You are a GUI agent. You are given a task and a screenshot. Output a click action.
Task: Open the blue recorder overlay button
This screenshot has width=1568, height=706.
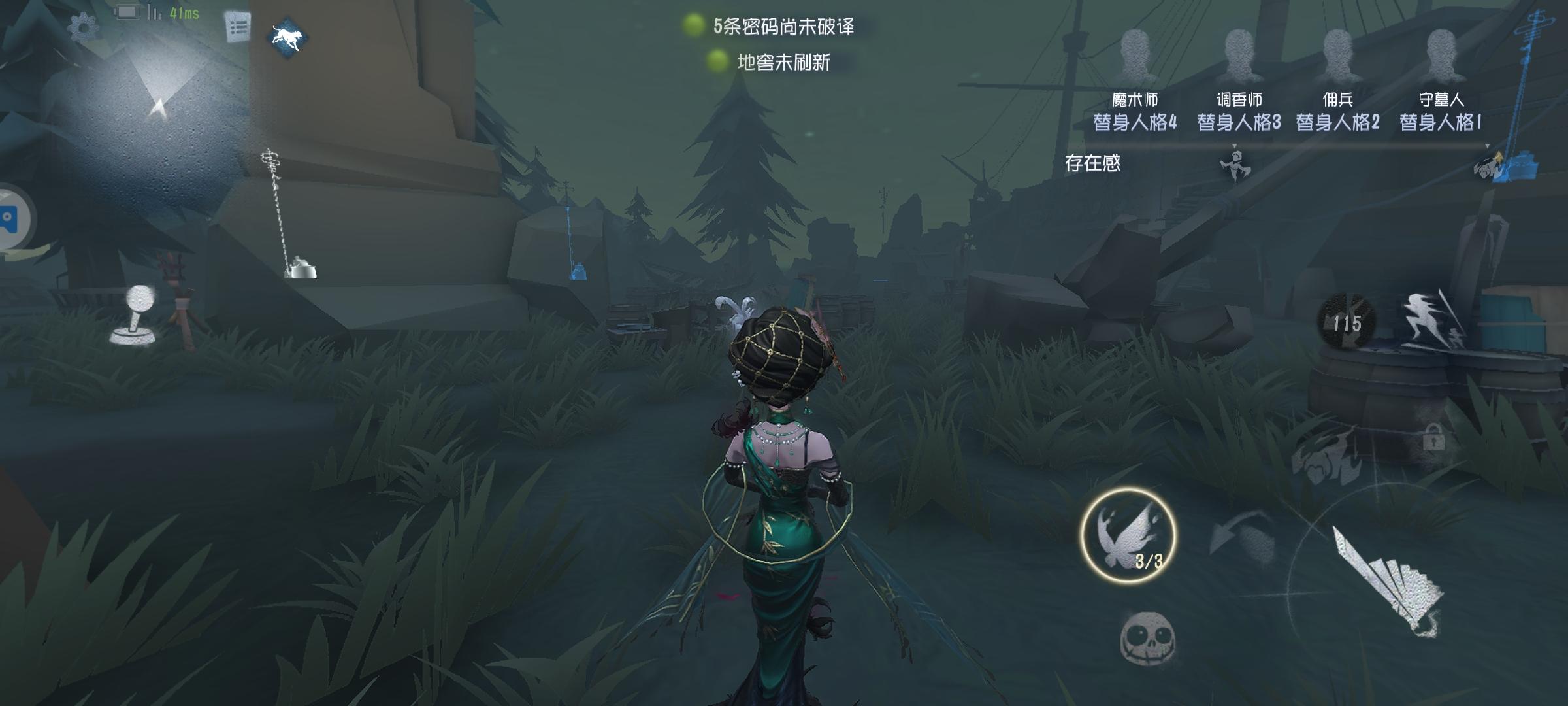(x=12, y=219)
